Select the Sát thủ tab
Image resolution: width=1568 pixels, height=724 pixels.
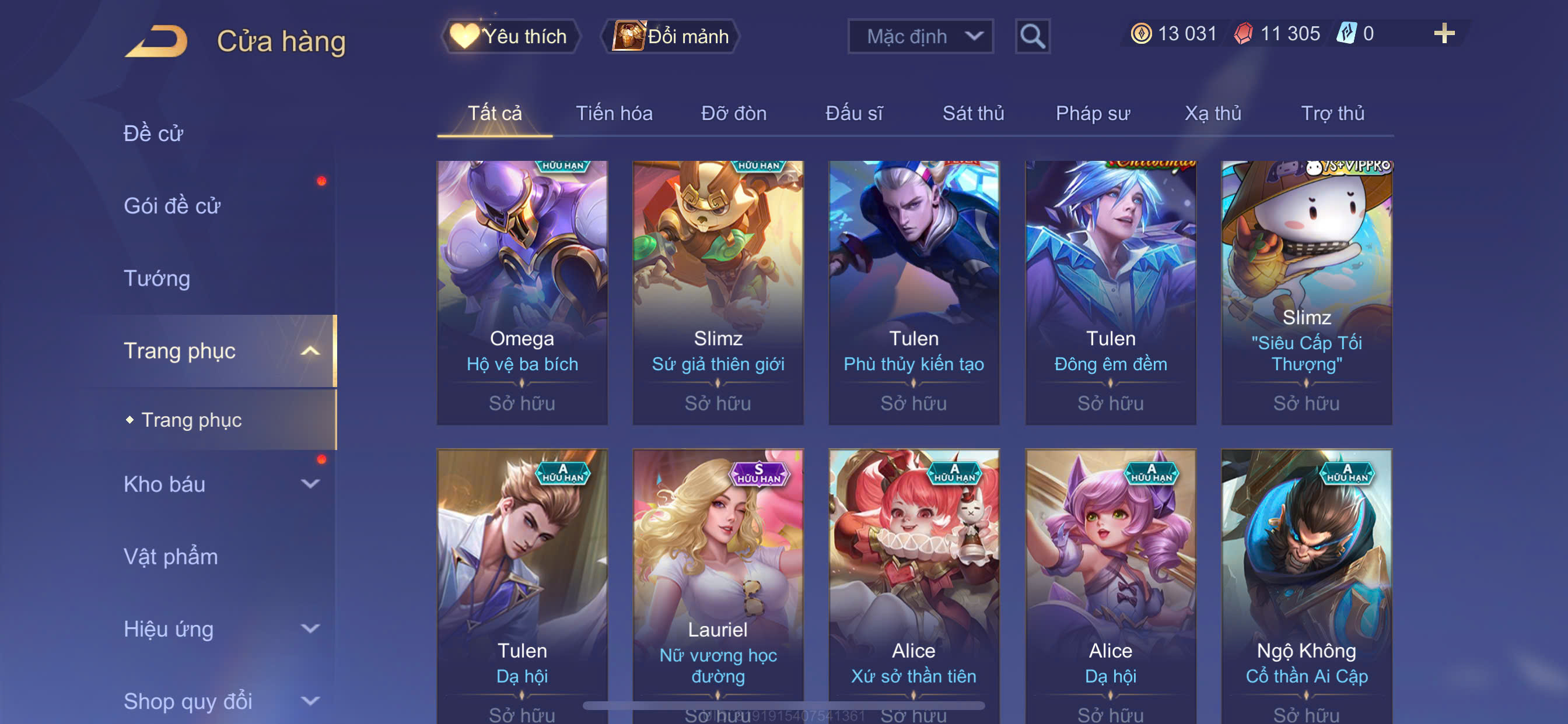pos(972,113)
